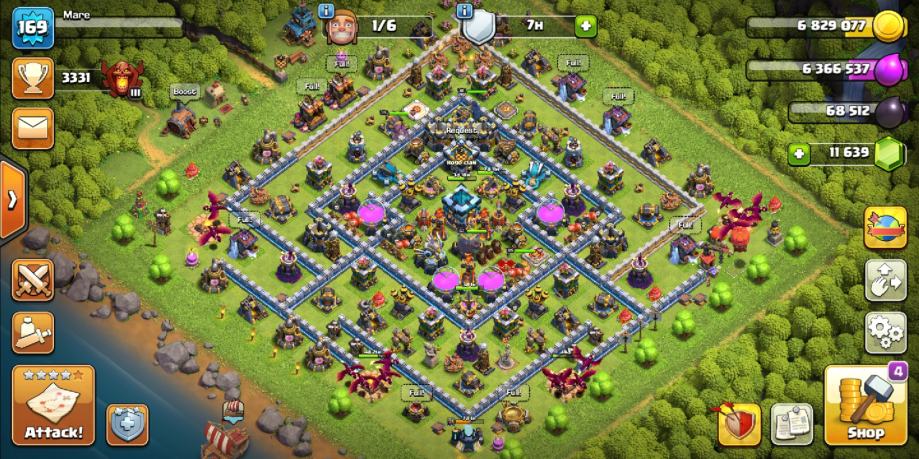Screen dimensions: 919x459
Task: Open the mail inbox envelope
Action: coord(32,128)
